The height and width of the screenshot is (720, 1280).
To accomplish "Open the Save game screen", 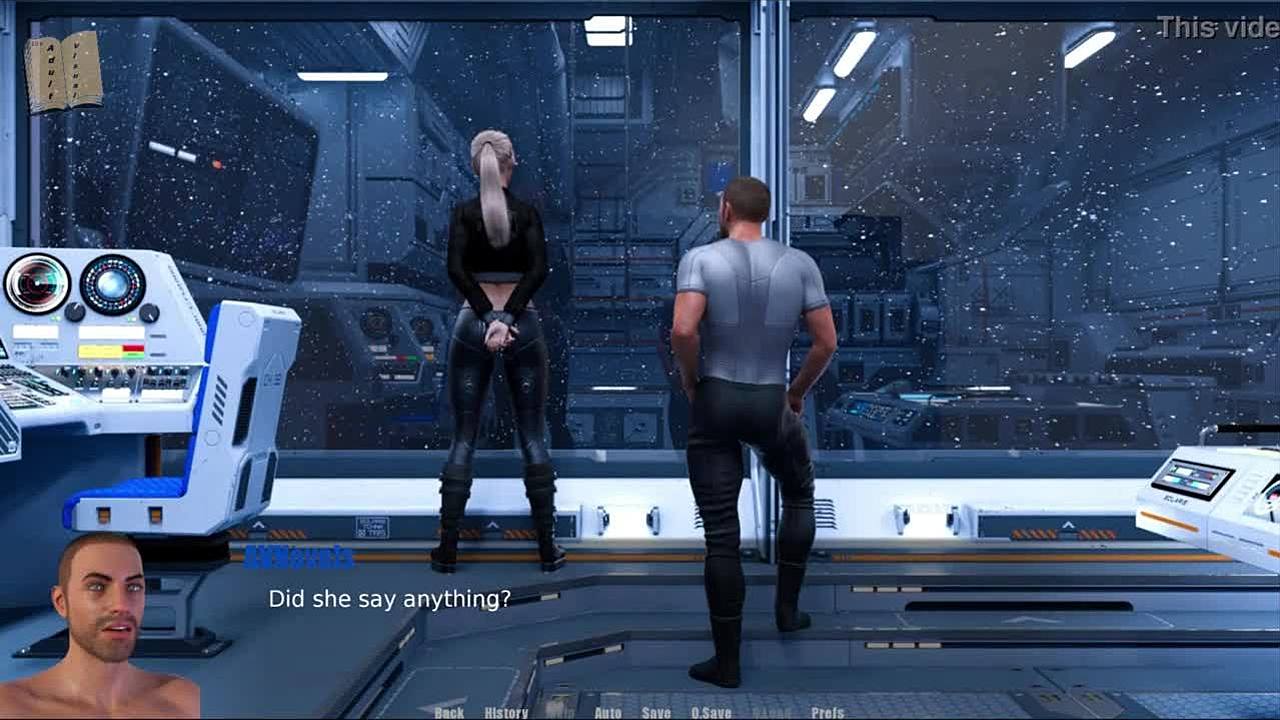I will [656, 712].
